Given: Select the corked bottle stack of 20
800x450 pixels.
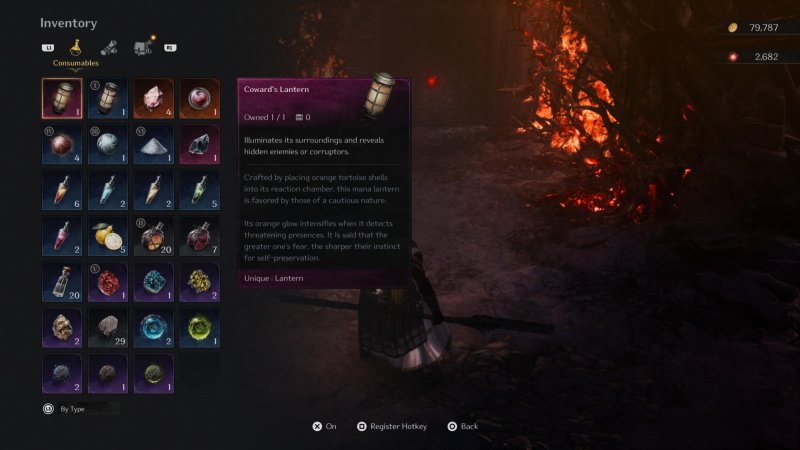Looking at the screenshot, I should click(x=62, y=282).
